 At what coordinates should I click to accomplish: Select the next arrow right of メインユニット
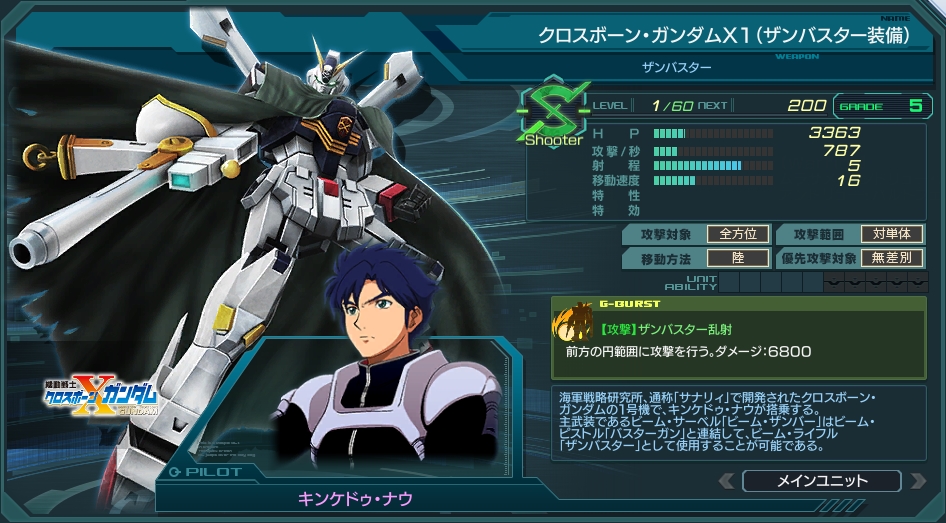tap(915, 481)
